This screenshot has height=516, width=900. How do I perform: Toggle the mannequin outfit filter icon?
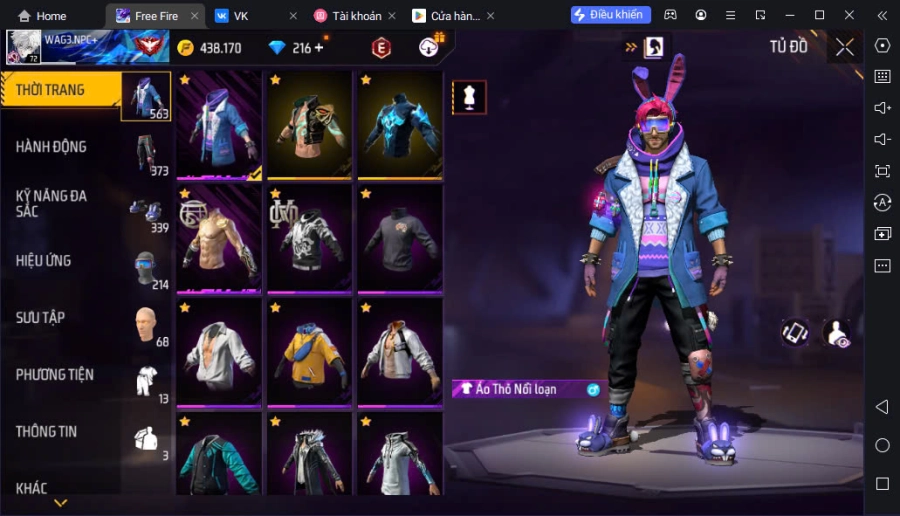(469, 97)
